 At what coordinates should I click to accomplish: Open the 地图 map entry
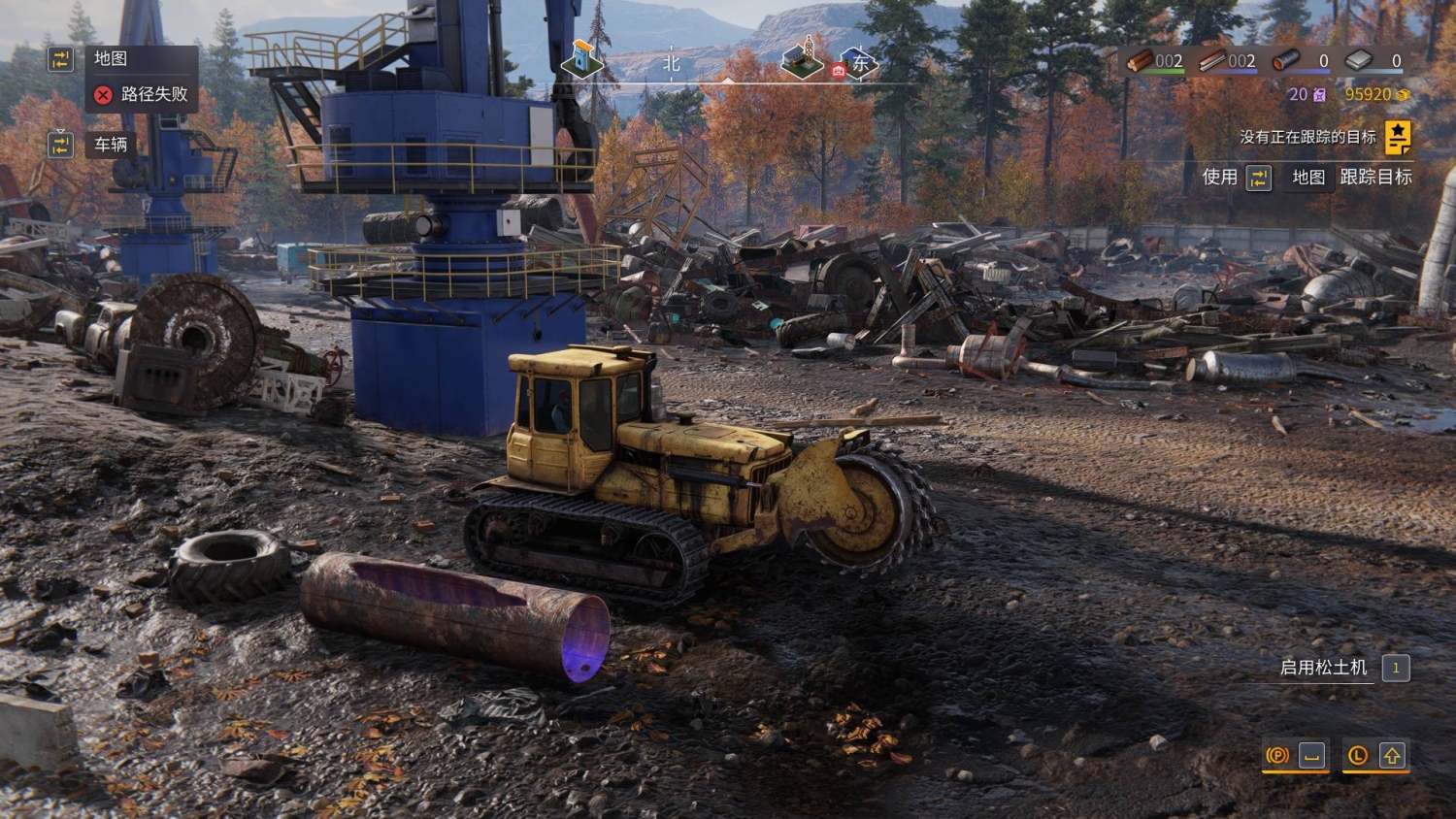pyautogui.click(x=110, y=59)
